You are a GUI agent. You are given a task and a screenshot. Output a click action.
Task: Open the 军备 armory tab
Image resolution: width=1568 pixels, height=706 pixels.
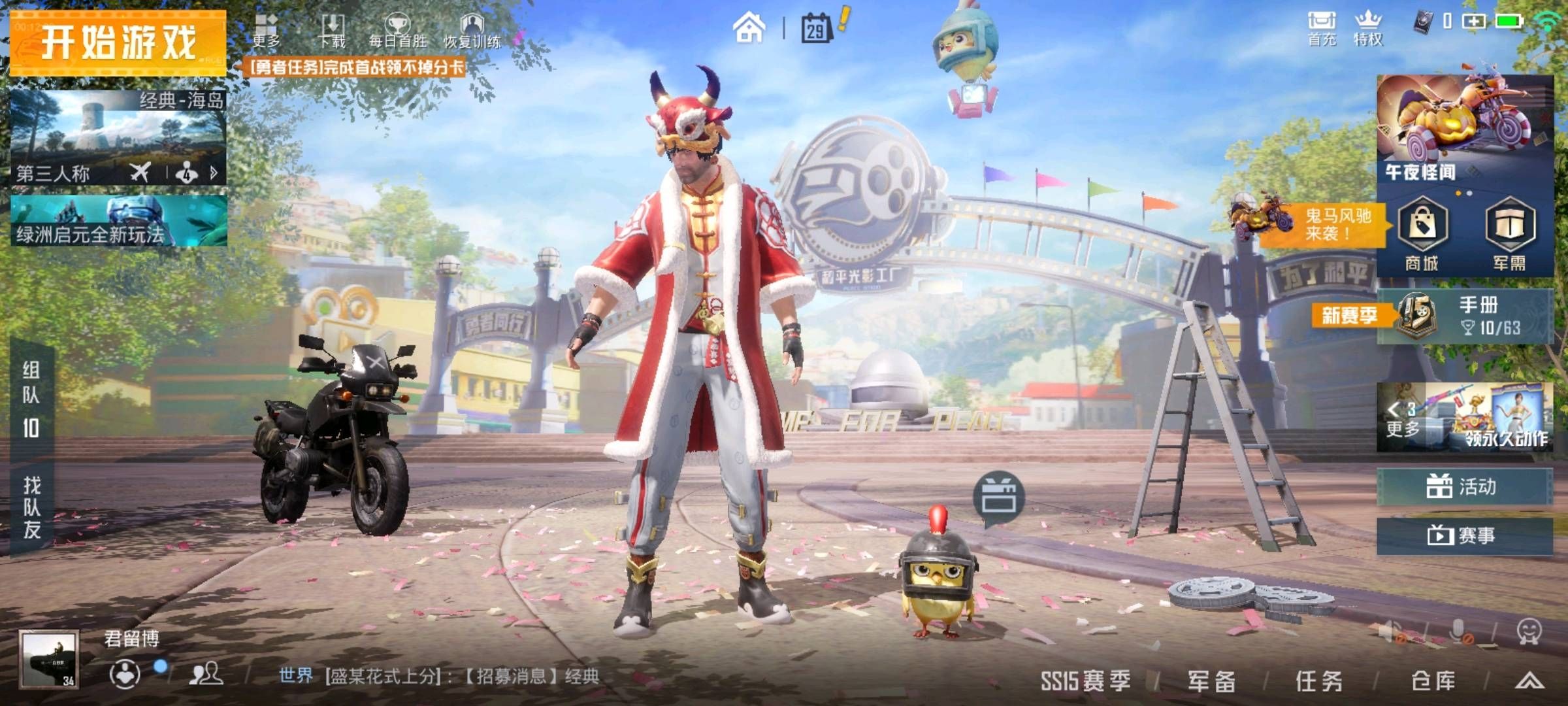(1211, 681)
